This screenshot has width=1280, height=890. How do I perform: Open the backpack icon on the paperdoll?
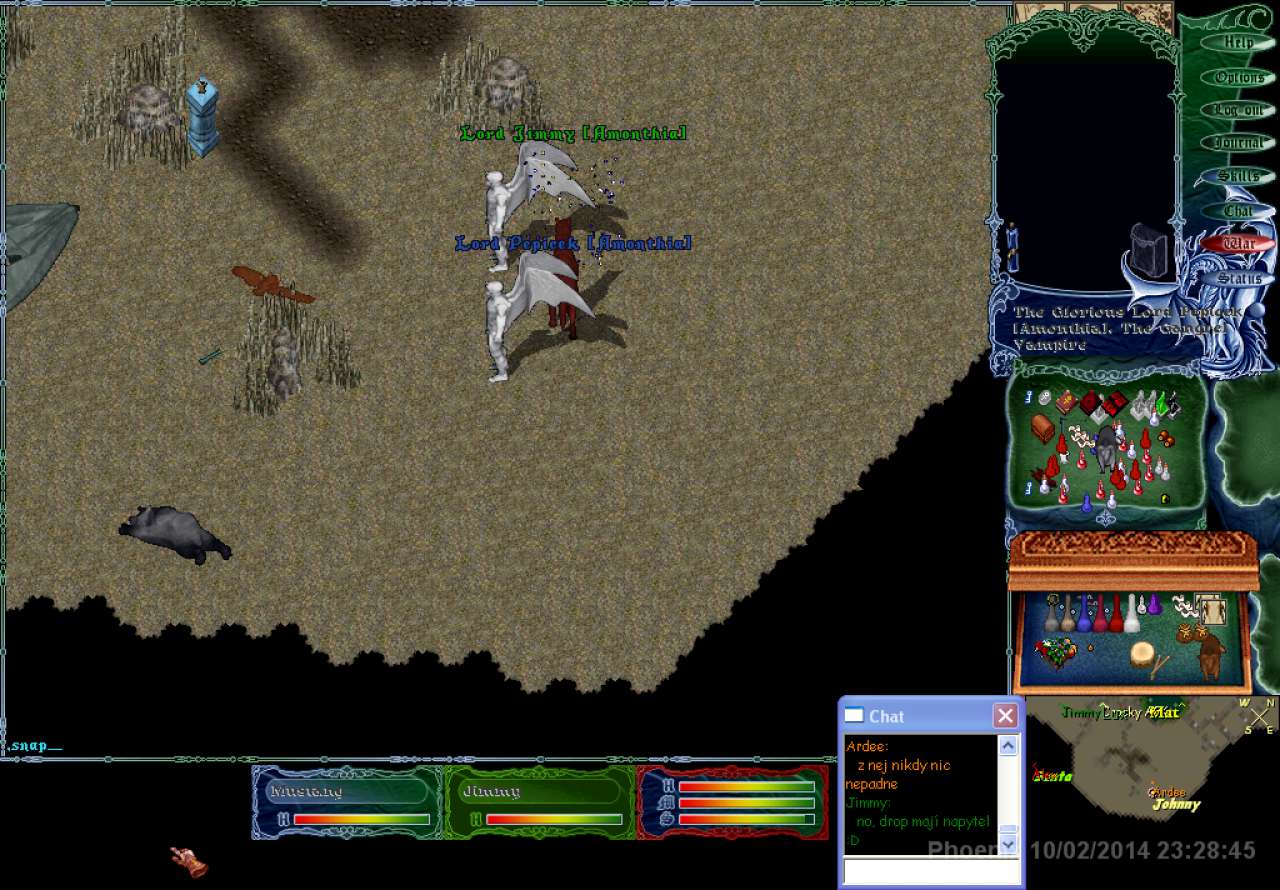[x=1148, y=248]
